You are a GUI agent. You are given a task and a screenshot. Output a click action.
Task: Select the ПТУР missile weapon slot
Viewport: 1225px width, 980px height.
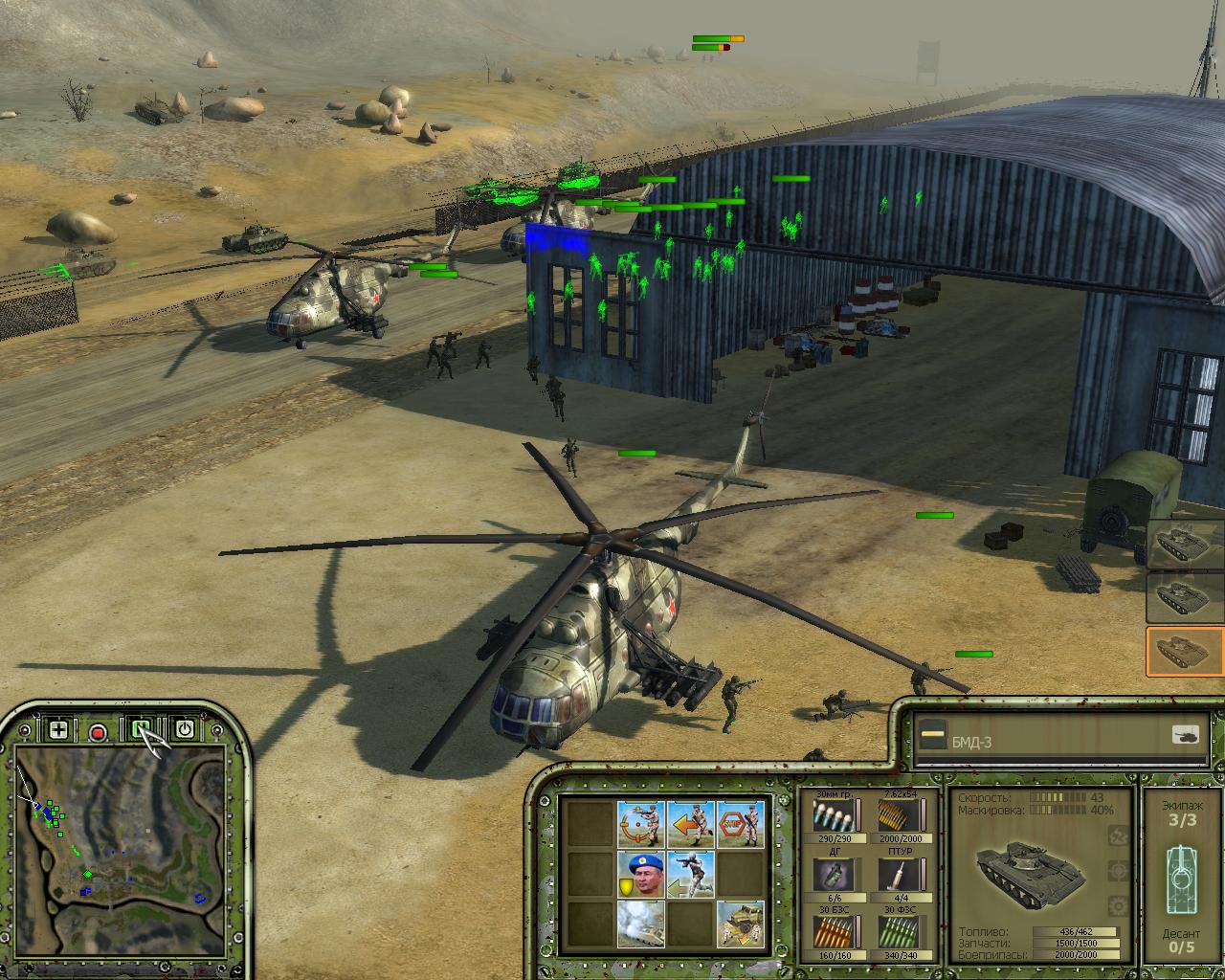pyautogui.click(x=897, y=874)
